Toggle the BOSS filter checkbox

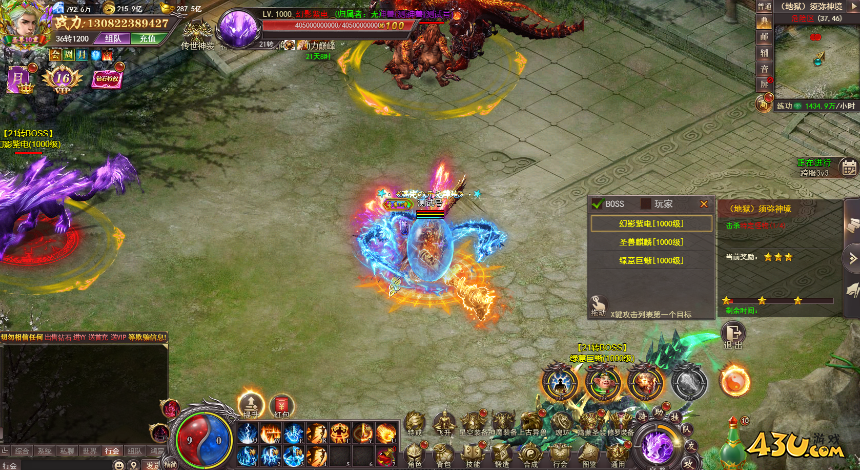tap(599, 204)
